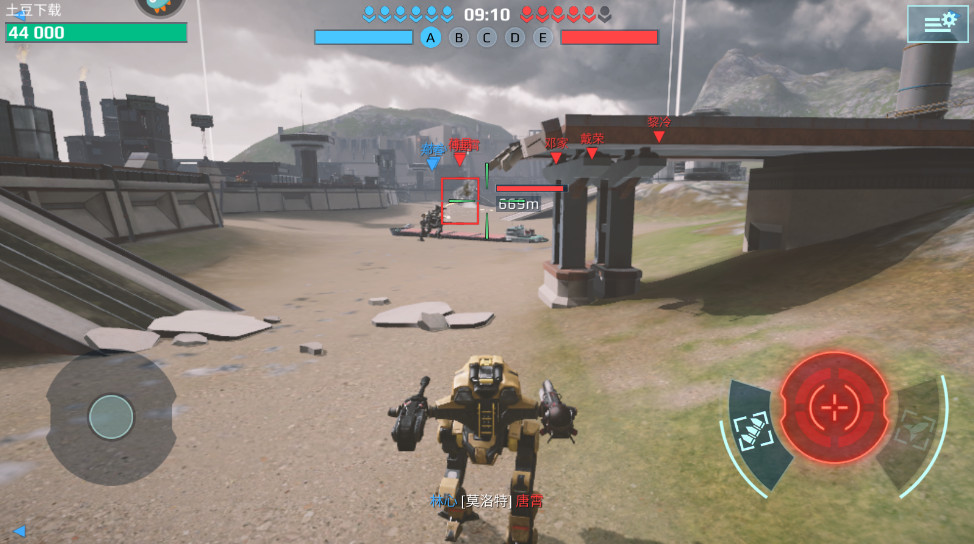
Task: Select beacon D indicator
Action: (x=515, y=38)
